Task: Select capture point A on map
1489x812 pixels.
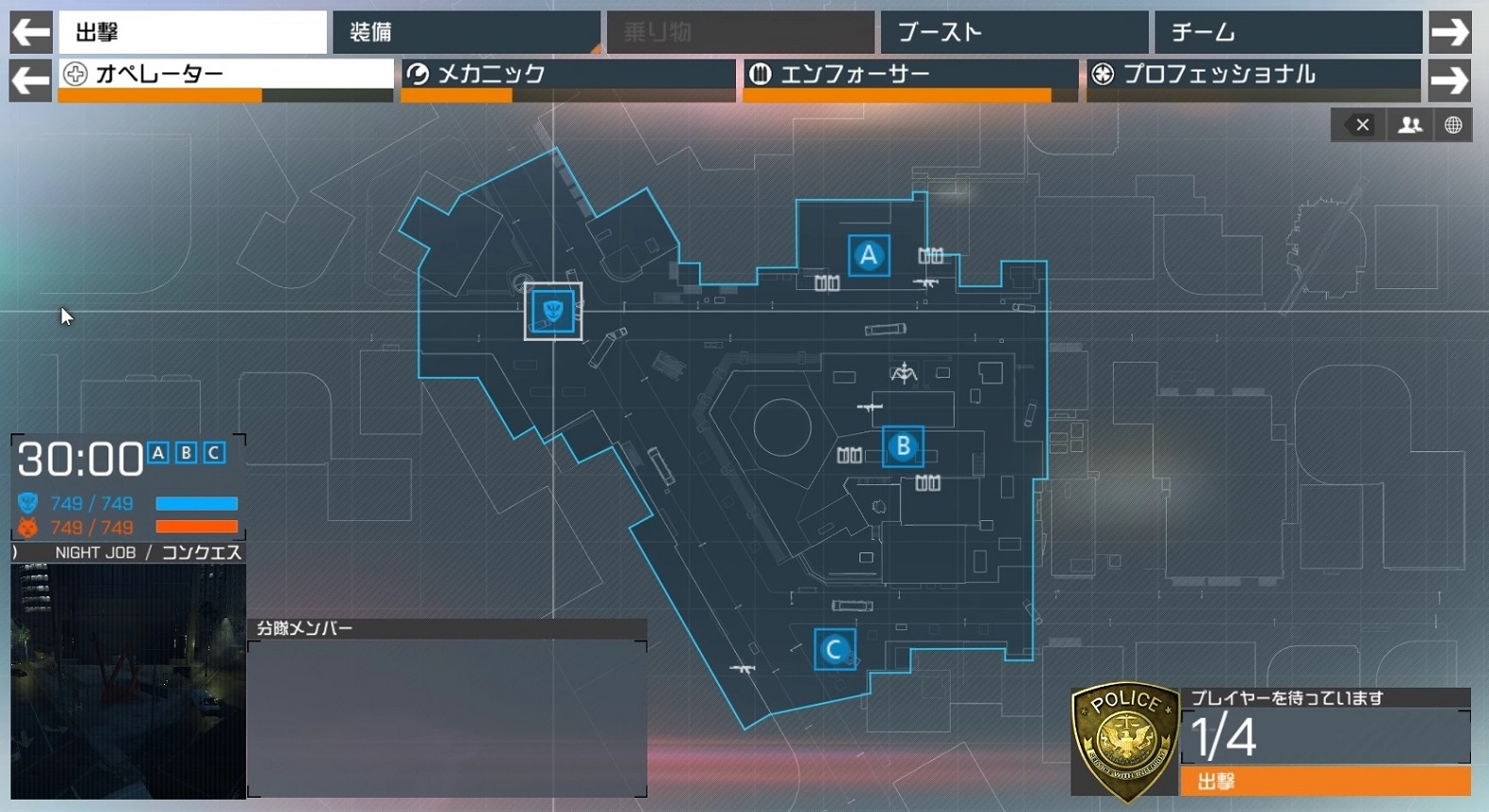Action: pyautogui.click(x=868, y=255)
